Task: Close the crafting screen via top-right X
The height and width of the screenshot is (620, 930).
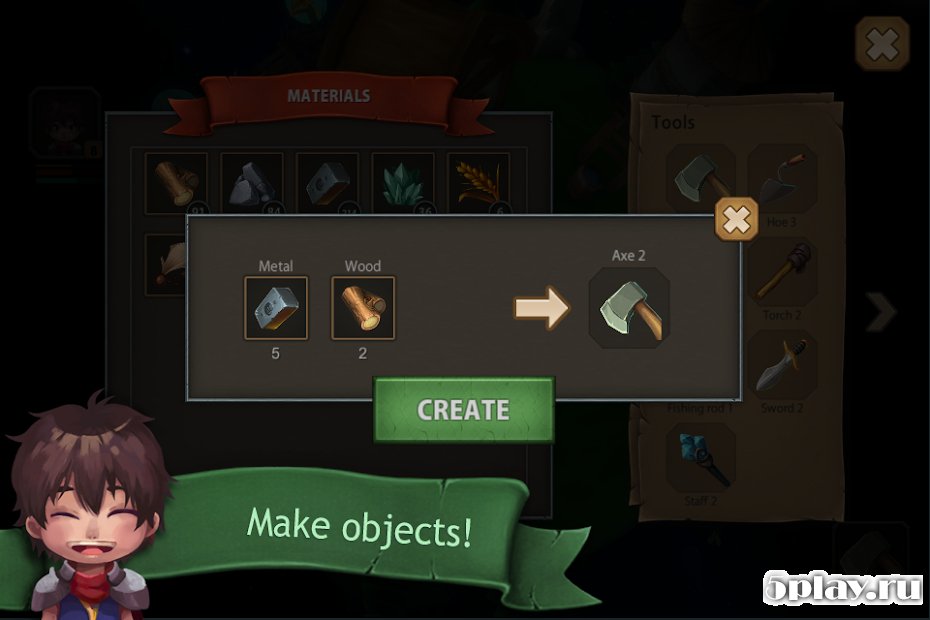Action: click(882, 44)
